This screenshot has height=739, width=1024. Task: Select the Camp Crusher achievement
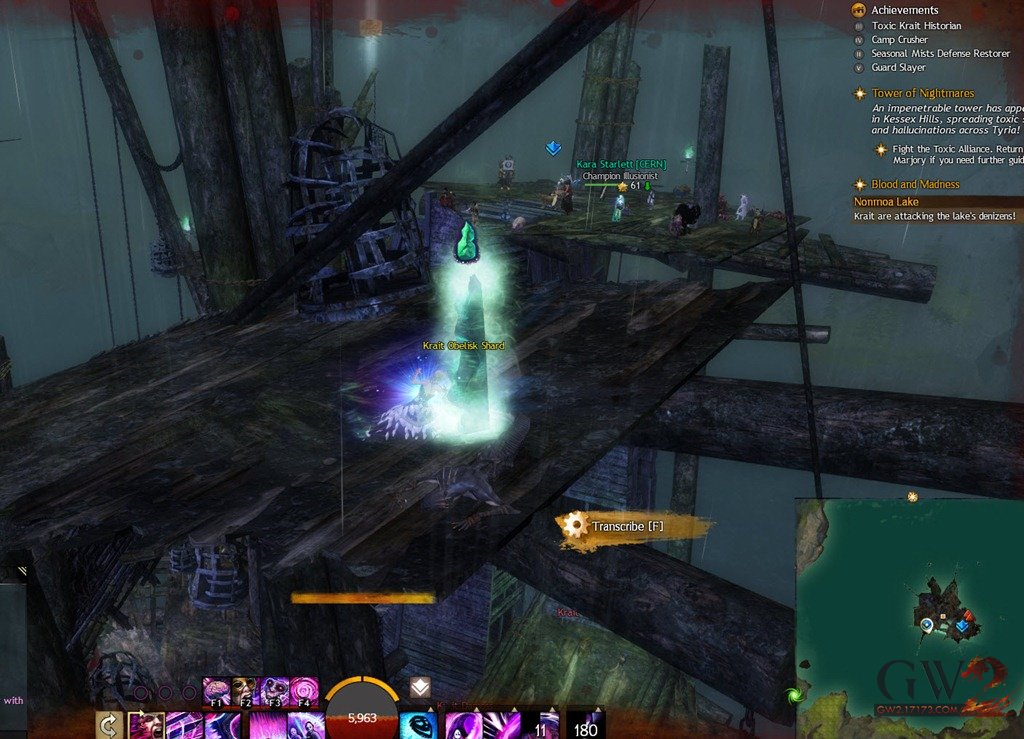[x=899, y=40]
